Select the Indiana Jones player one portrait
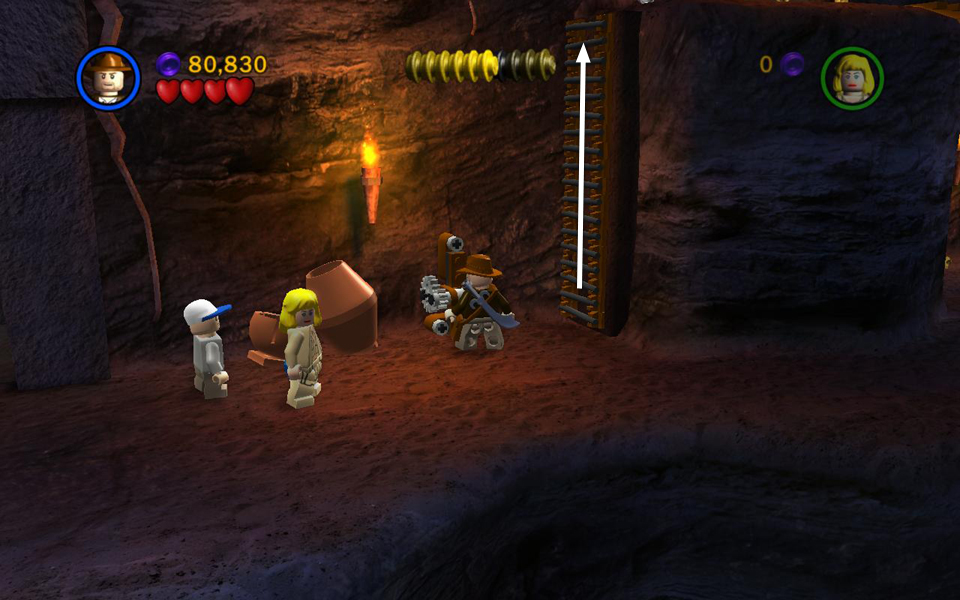The image size is (960, 600). point(108,78)
